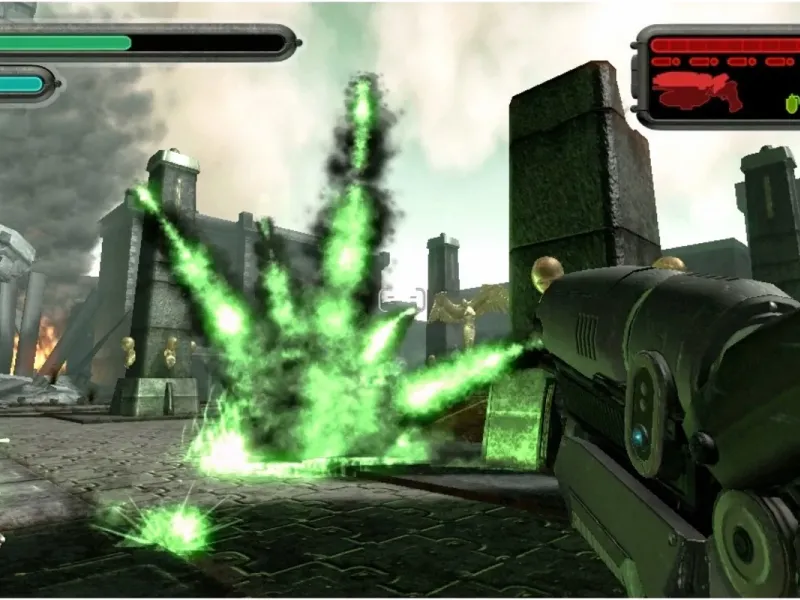This screenshot has width=800, height=600.
Task: Click the green grenade icon
Action: coord(793,102)
